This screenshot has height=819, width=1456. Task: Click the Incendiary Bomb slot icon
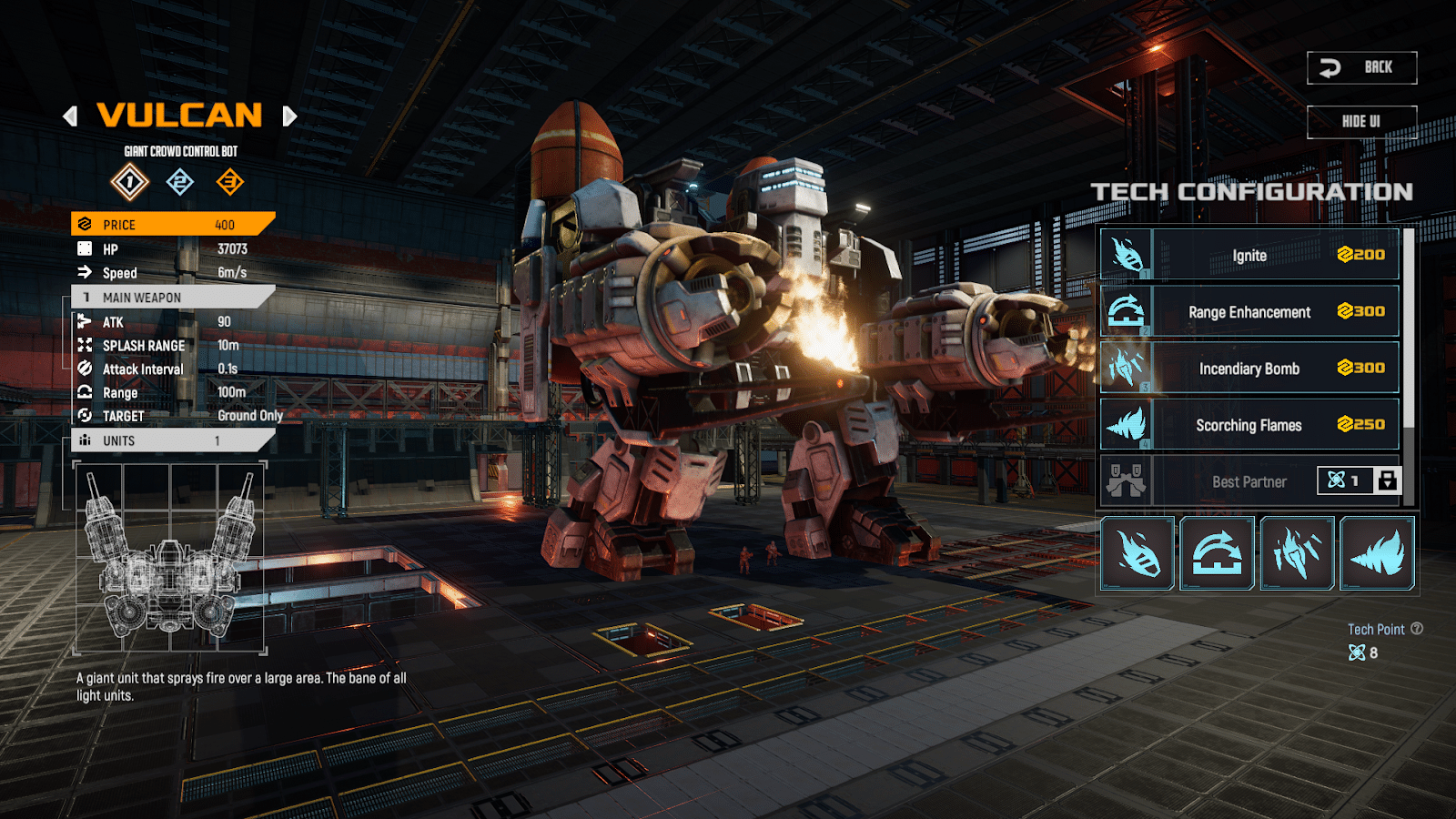click(x=1297, y=553)
